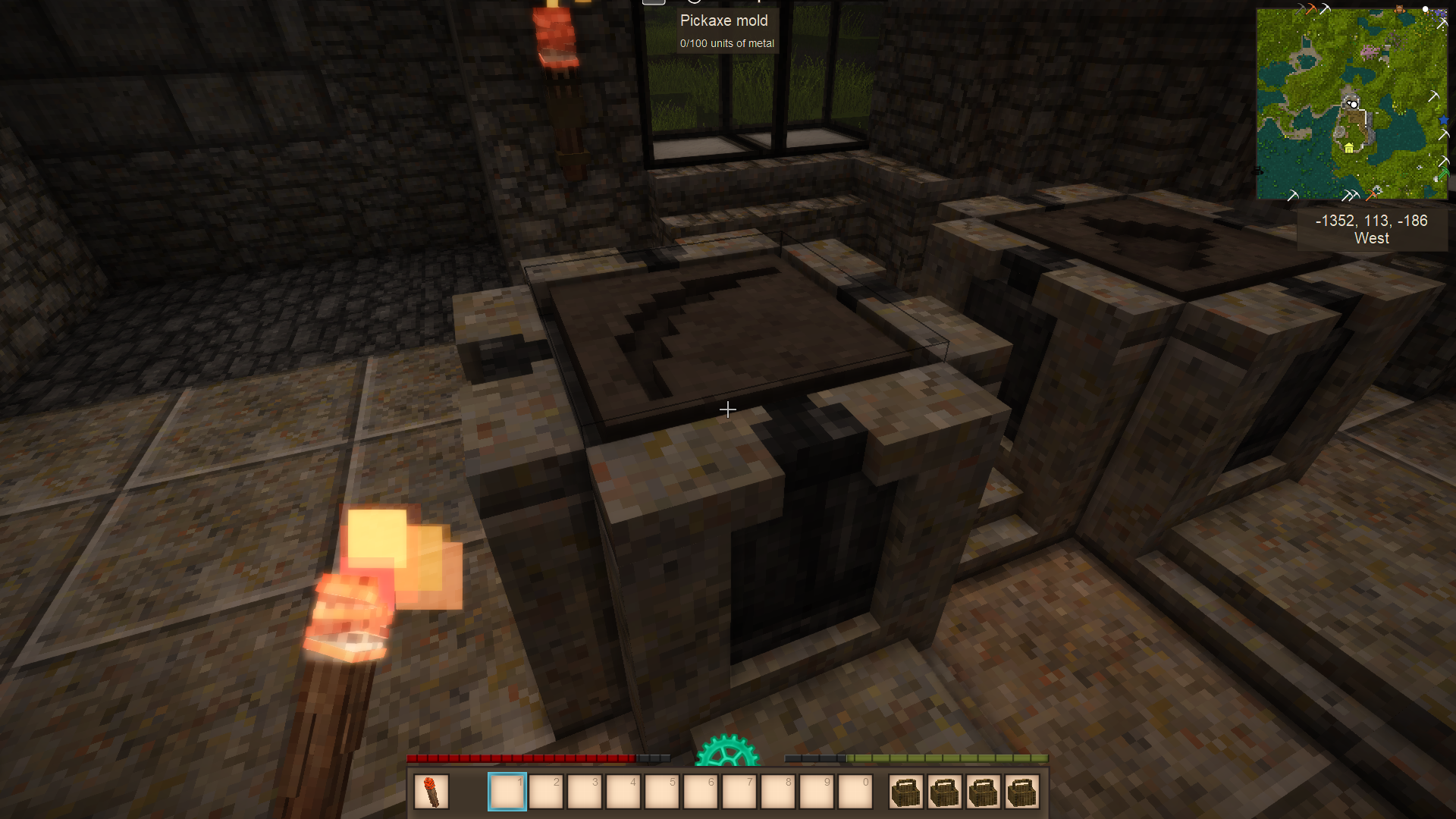Image resolution: width=1456 pixels, height=819 pixels.
Task: Switch to hotbar slot number 0
Action: 855,792
